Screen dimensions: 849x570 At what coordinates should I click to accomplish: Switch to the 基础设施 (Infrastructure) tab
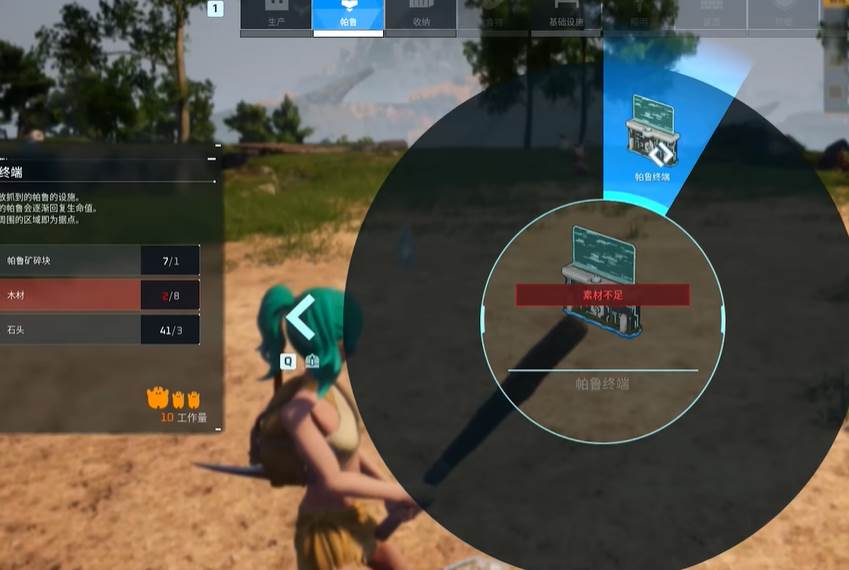(x=565, y=15)
